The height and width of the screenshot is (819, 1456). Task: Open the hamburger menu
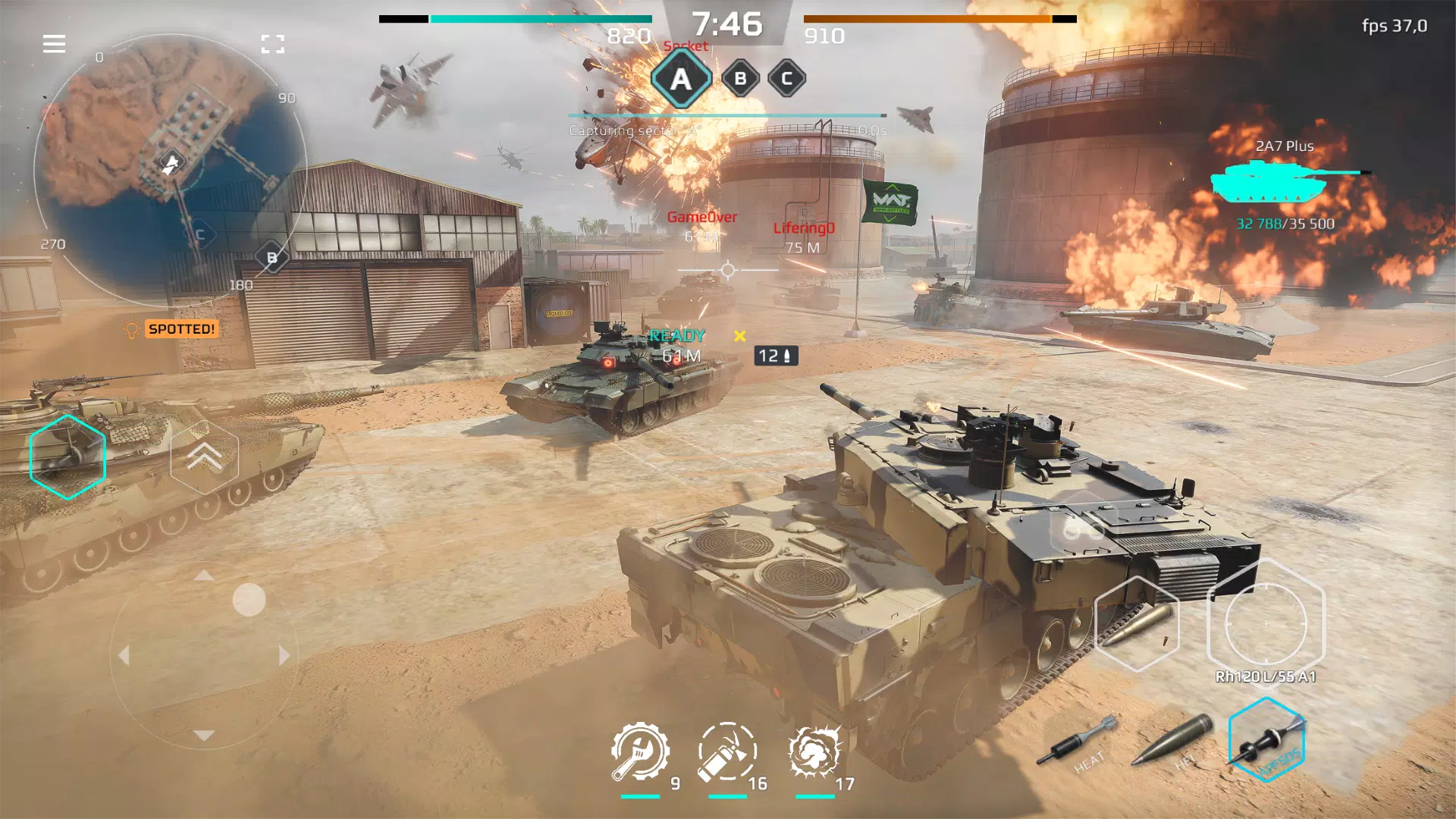coord(53,44)
